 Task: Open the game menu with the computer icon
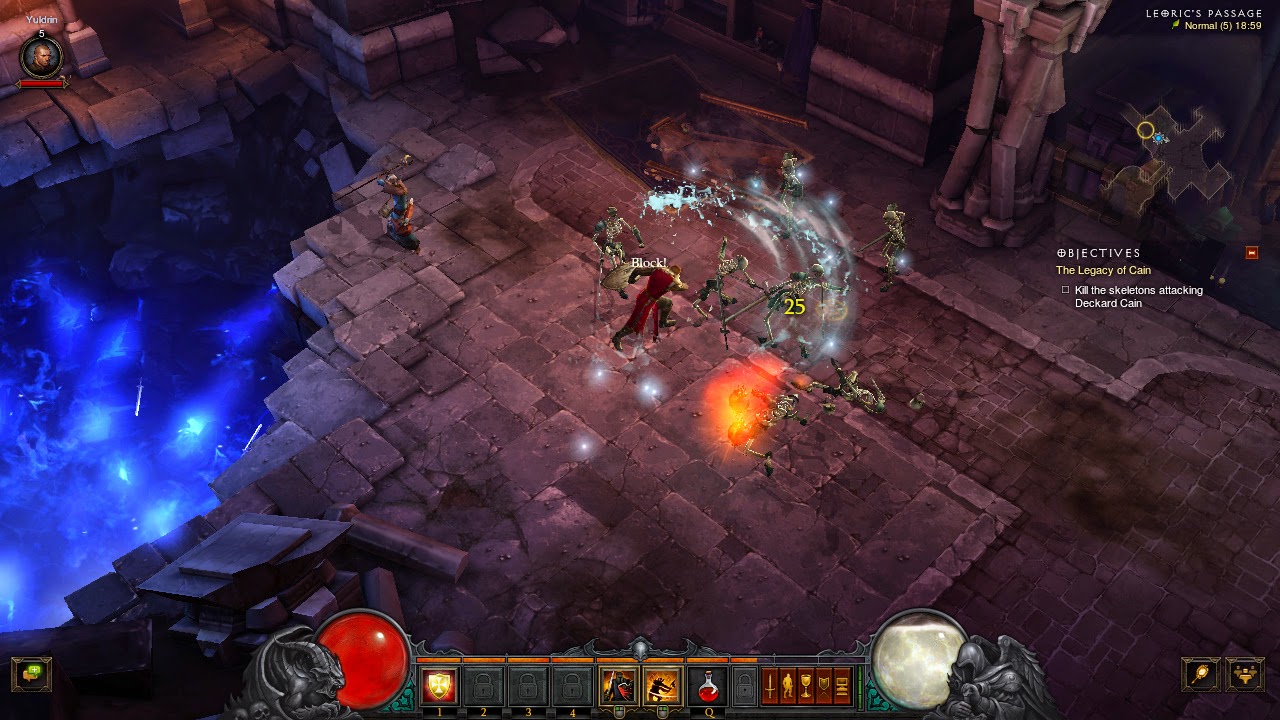coord(843,686)
